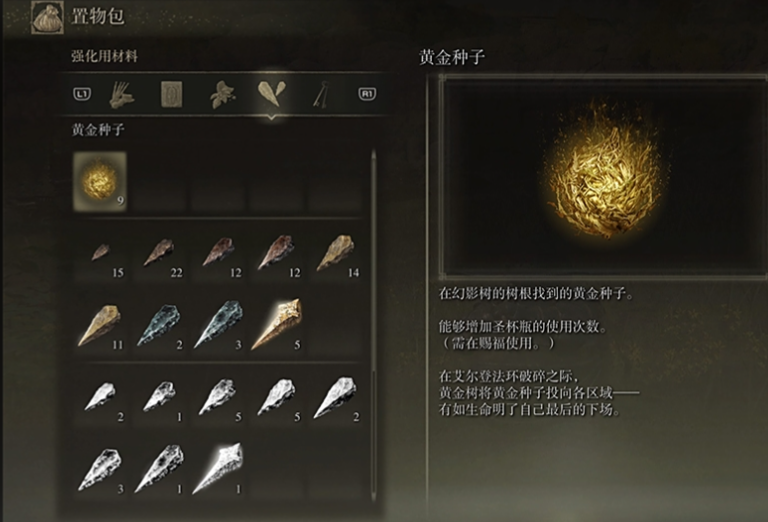The image size is (768, 522).
Task: Pick the ornate golden stone with count 5
Action: point(276,326)
